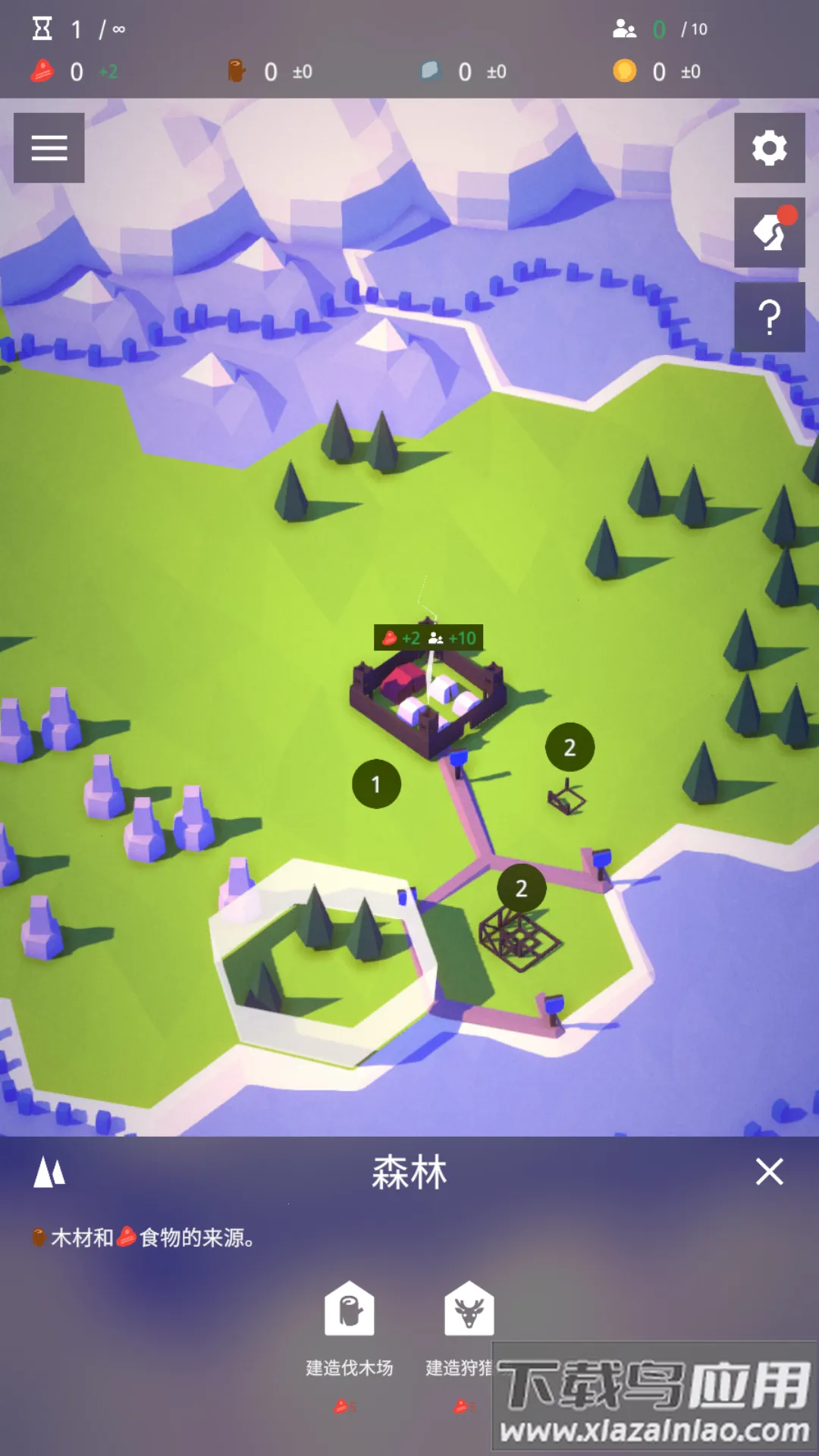Open settings with the gear icon
Image resolution: width=819 pixels, height=1456 pixels.
[769, 148]
